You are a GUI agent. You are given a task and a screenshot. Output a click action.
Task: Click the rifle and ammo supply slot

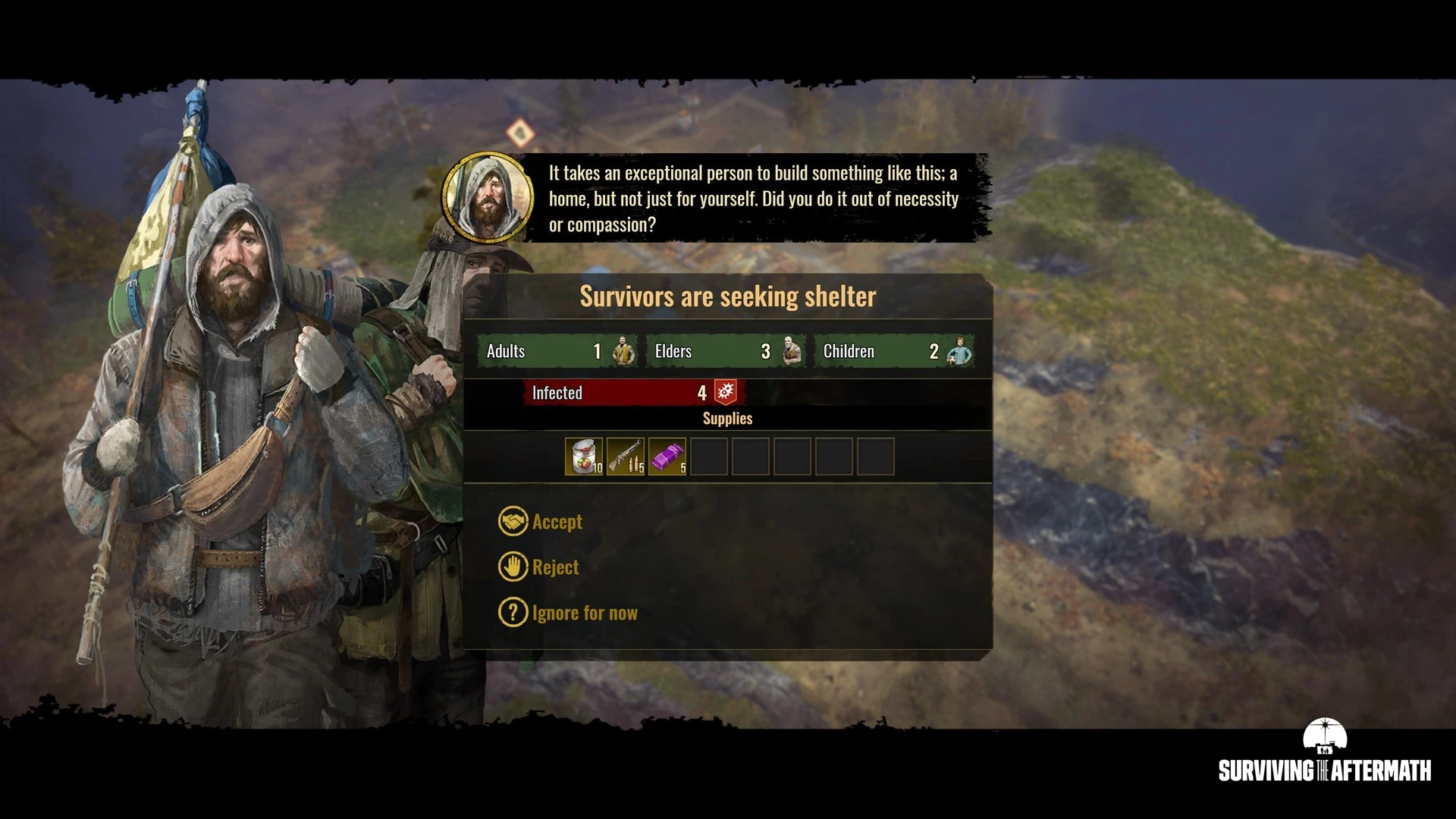point(626,457)
